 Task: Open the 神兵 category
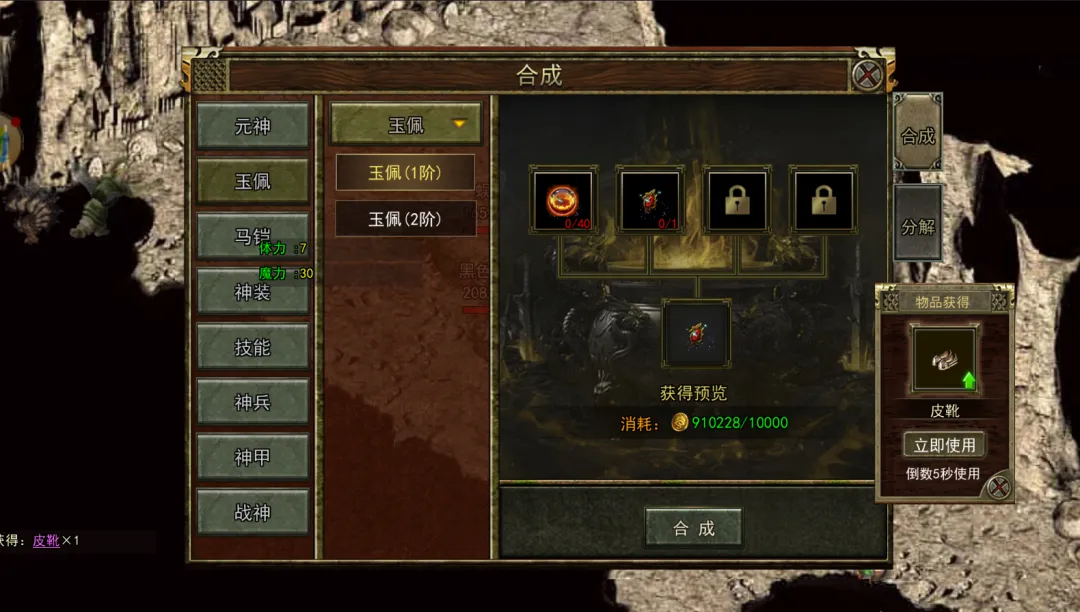pyautogui.click(x=253, y=402)
